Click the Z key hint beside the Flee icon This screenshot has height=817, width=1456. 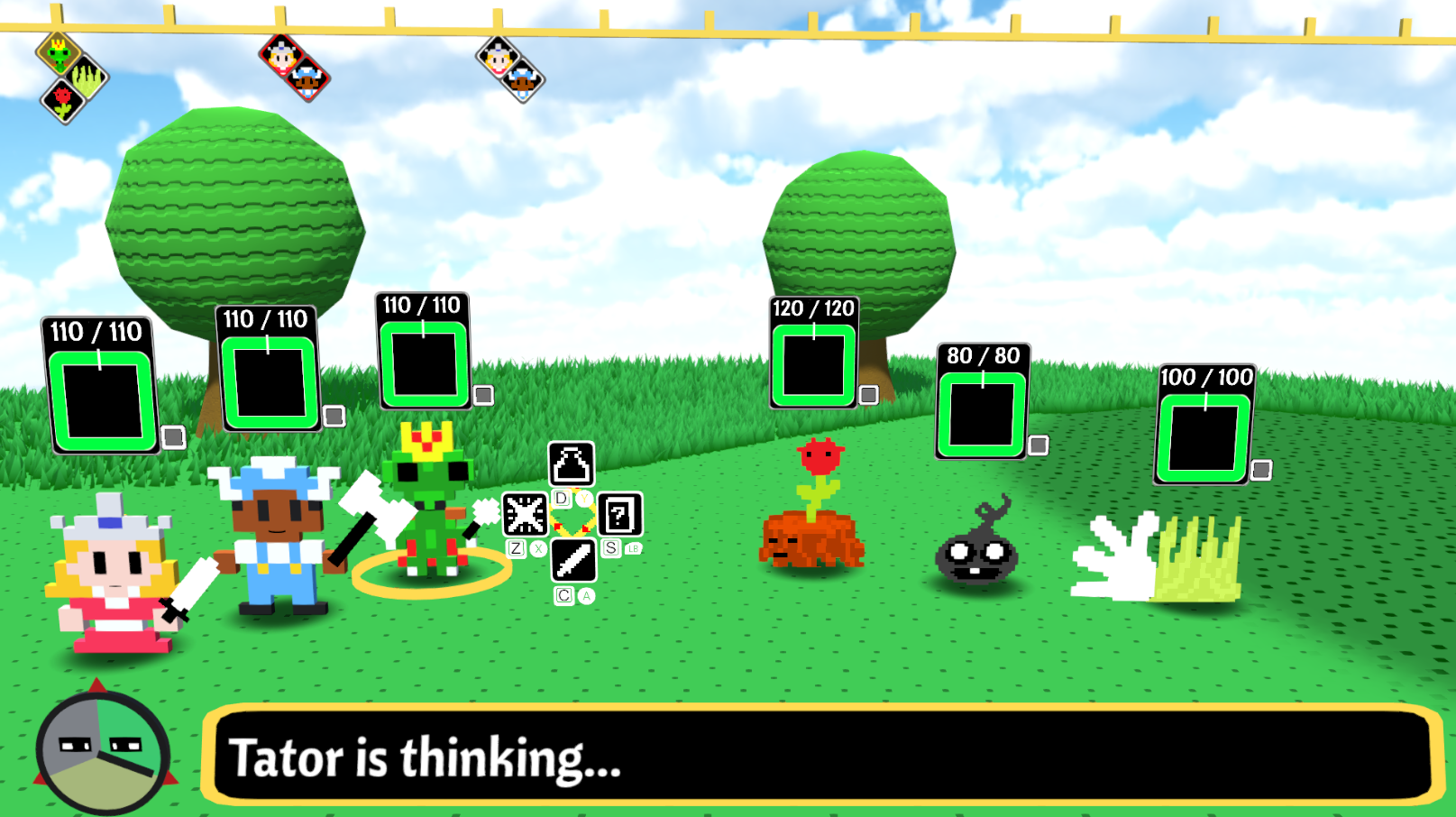(x=517, y=546)
